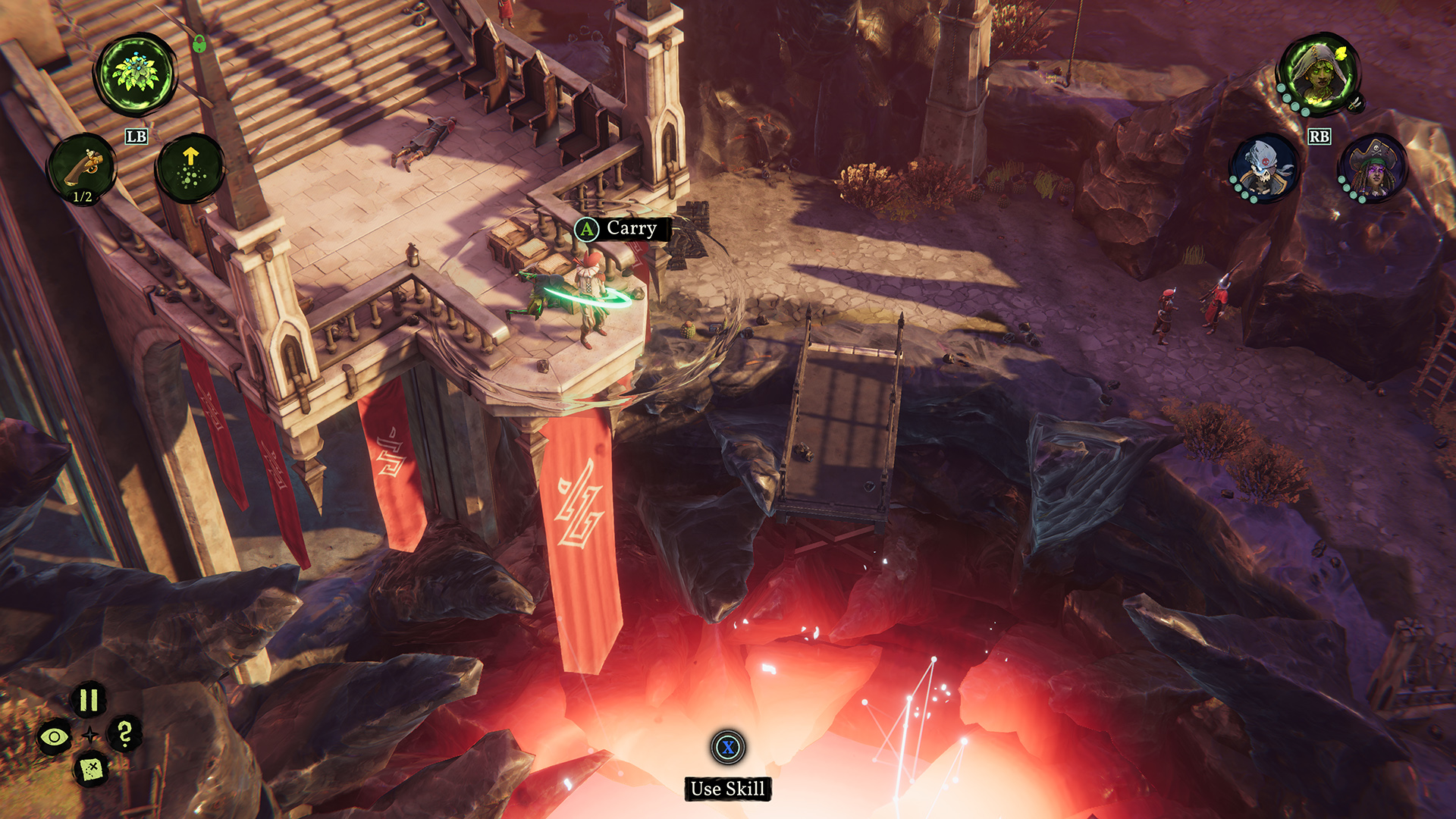Click the blue X button in the Use Skill prompt
Screen dimensions: 1456x819
(727, 748)
